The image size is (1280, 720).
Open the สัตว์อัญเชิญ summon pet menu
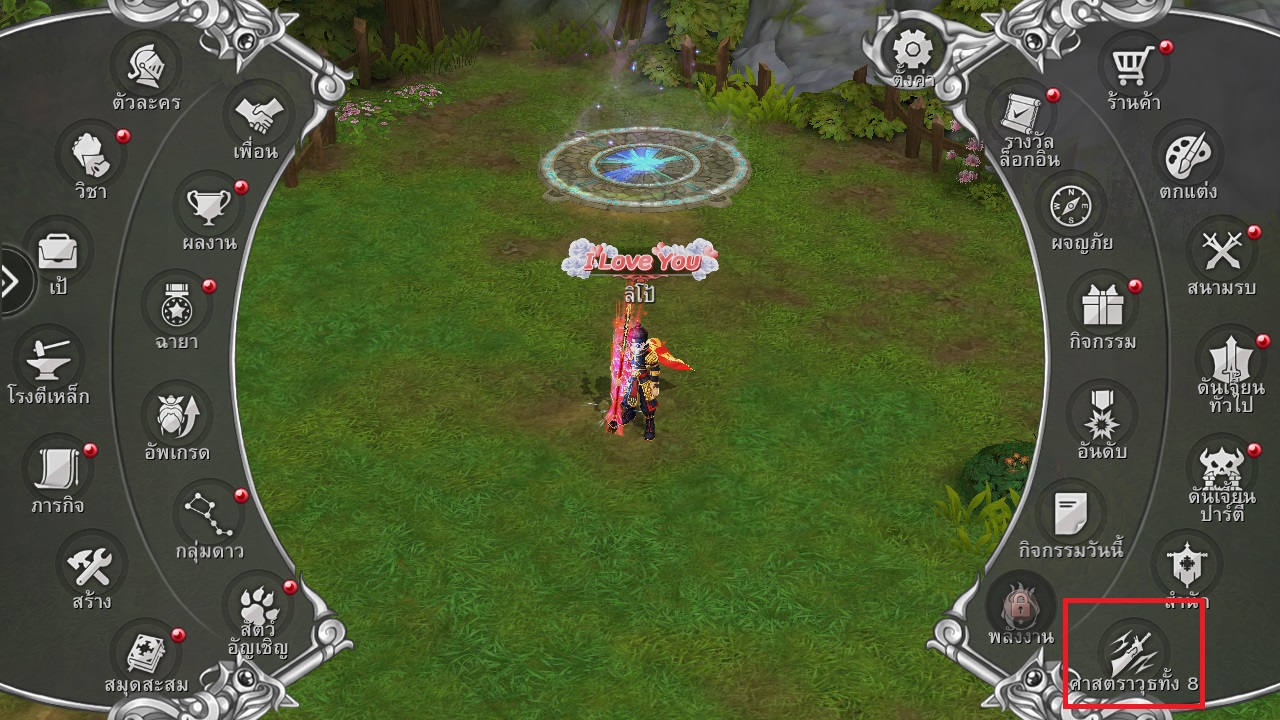257,604
